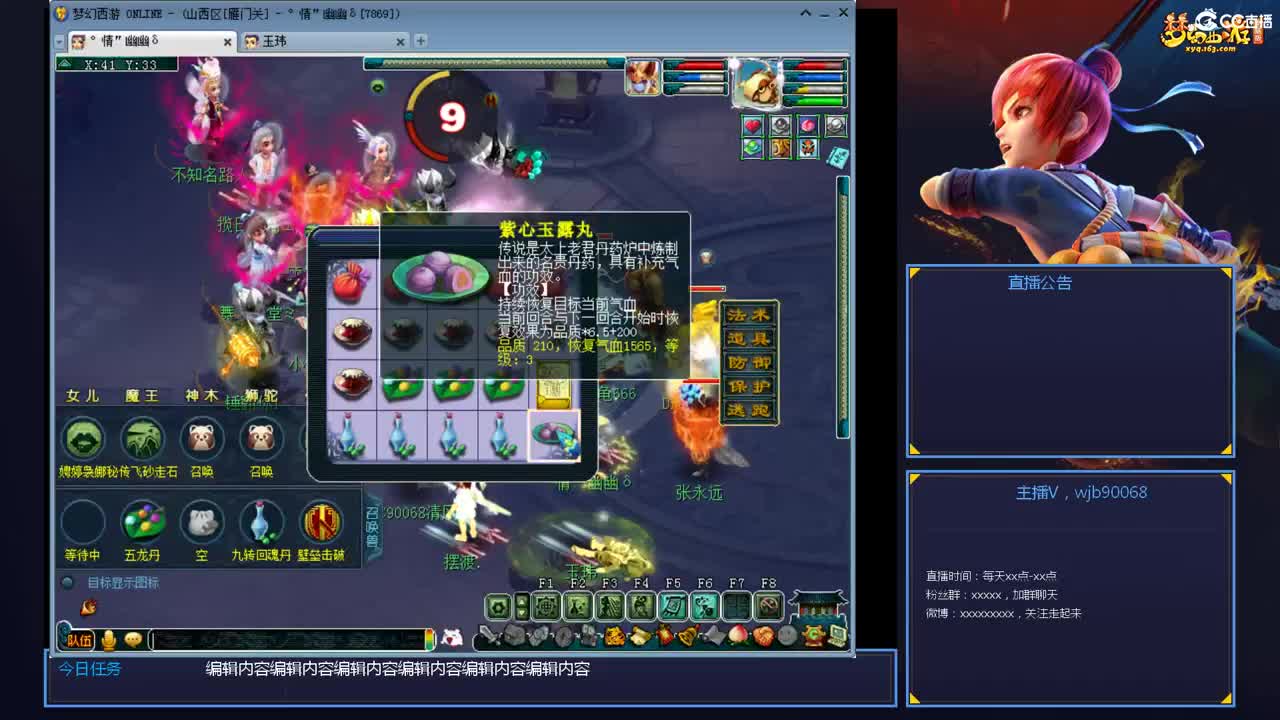The image size is (1280, 720).
Task: Click the 九转回魂丹 revival item icon
Action: [x=261, y=521]
